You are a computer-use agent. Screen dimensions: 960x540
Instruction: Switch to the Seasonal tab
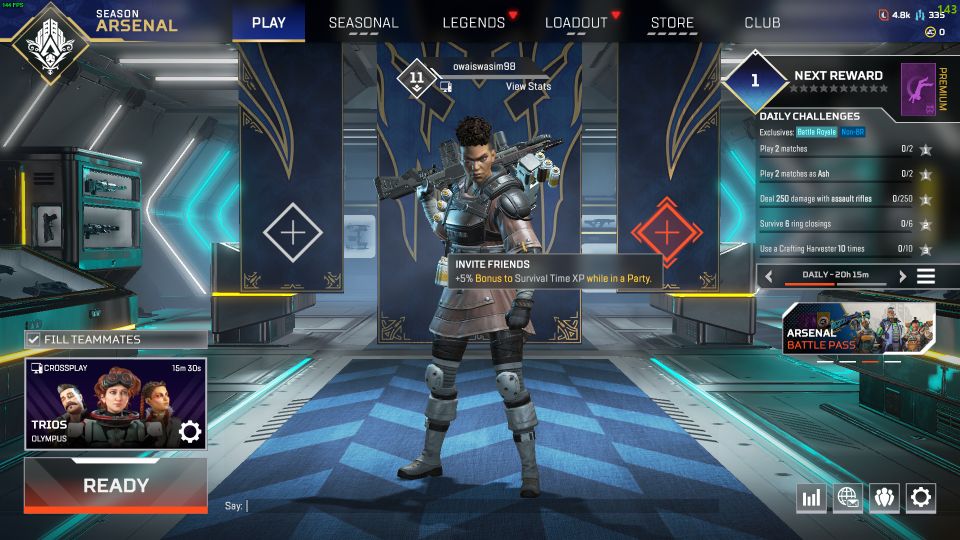(363, 23)
